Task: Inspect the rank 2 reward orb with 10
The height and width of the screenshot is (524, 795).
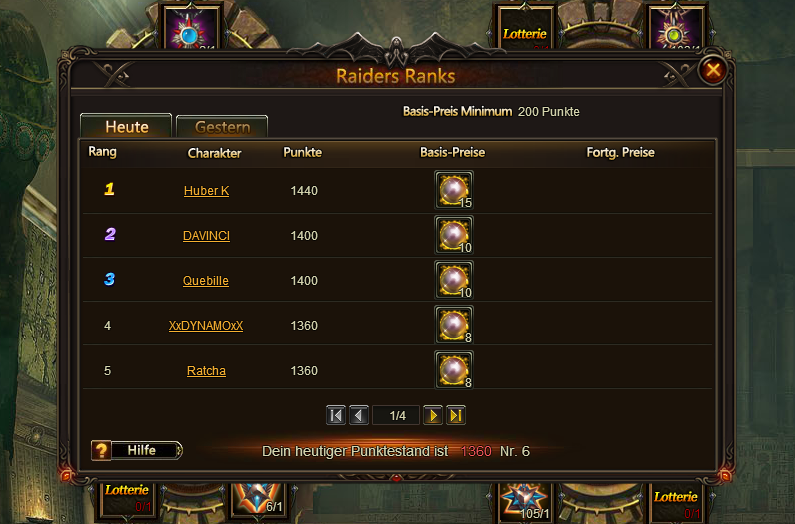Action: (x=454, y=235)
